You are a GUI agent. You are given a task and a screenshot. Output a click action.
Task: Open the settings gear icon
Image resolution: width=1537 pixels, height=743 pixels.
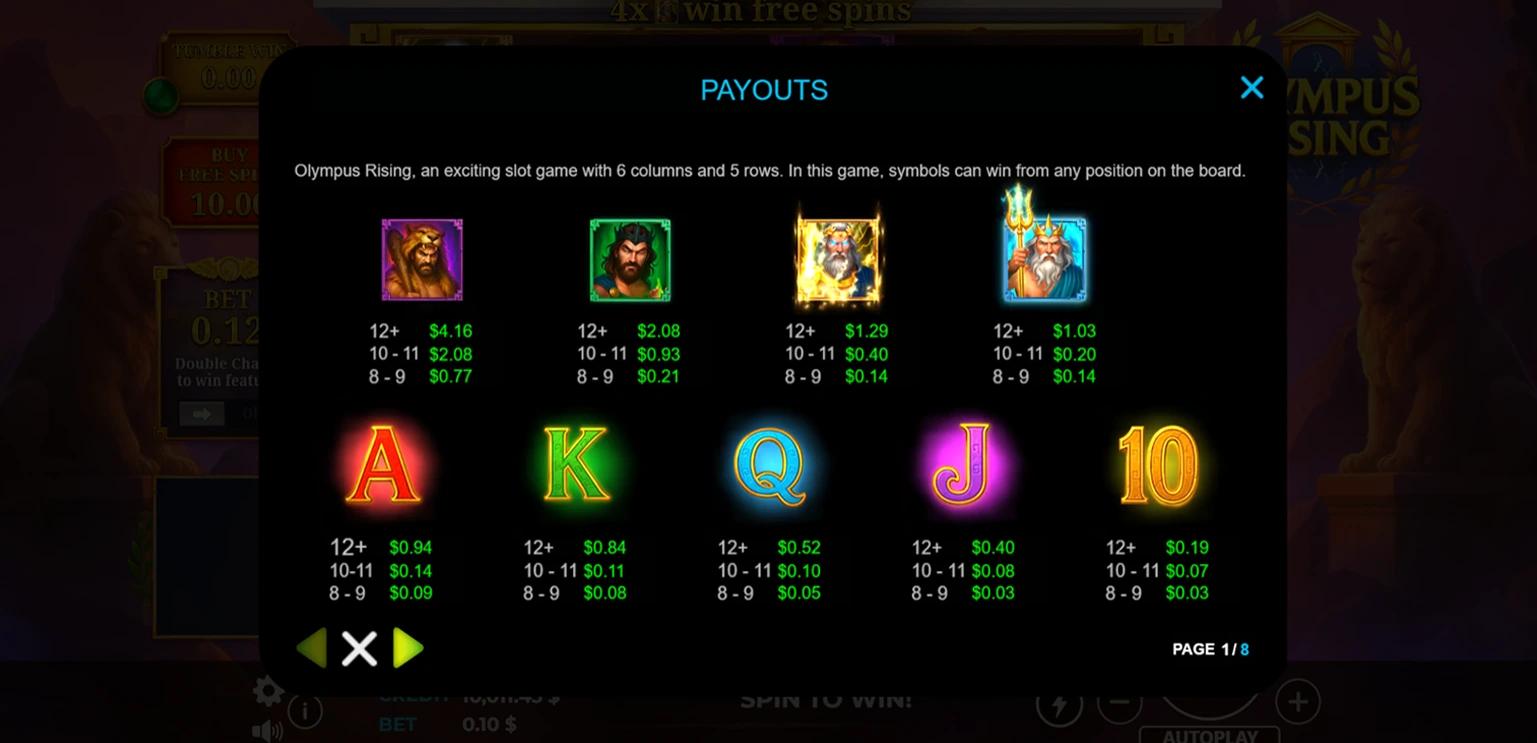click(x=267, y=690)
